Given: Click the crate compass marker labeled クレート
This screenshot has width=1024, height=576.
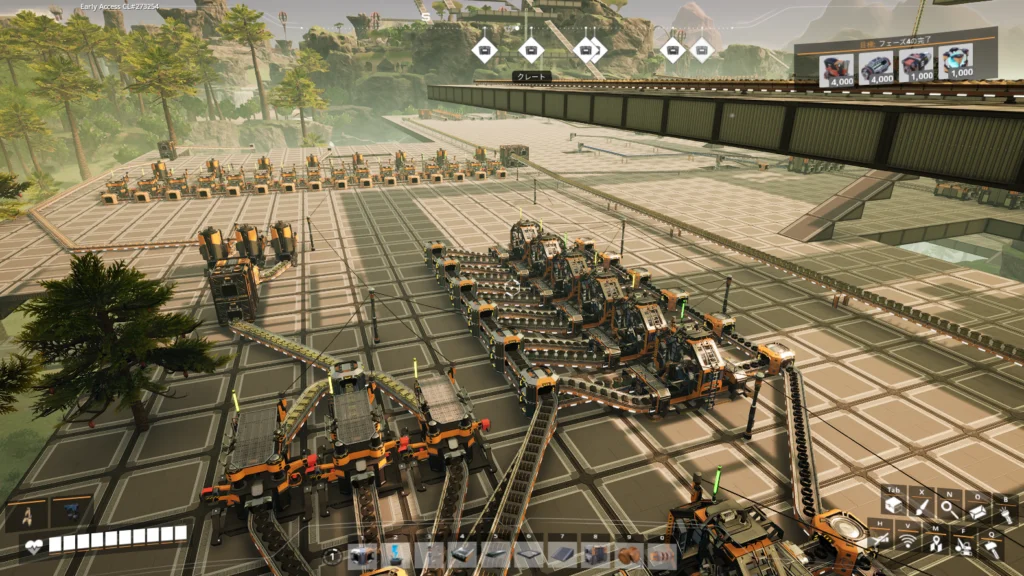Looking at the screenshot, I should tap(531, 48).
